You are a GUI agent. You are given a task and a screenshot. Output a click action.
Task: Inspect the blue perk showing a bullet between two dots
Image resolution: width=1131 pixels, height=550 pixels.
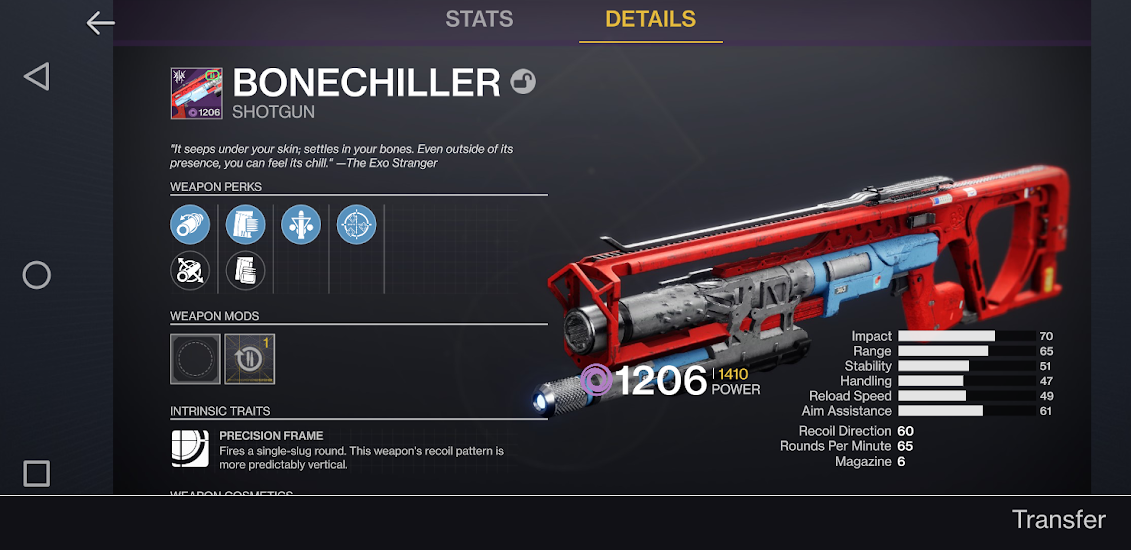(301, 224)
